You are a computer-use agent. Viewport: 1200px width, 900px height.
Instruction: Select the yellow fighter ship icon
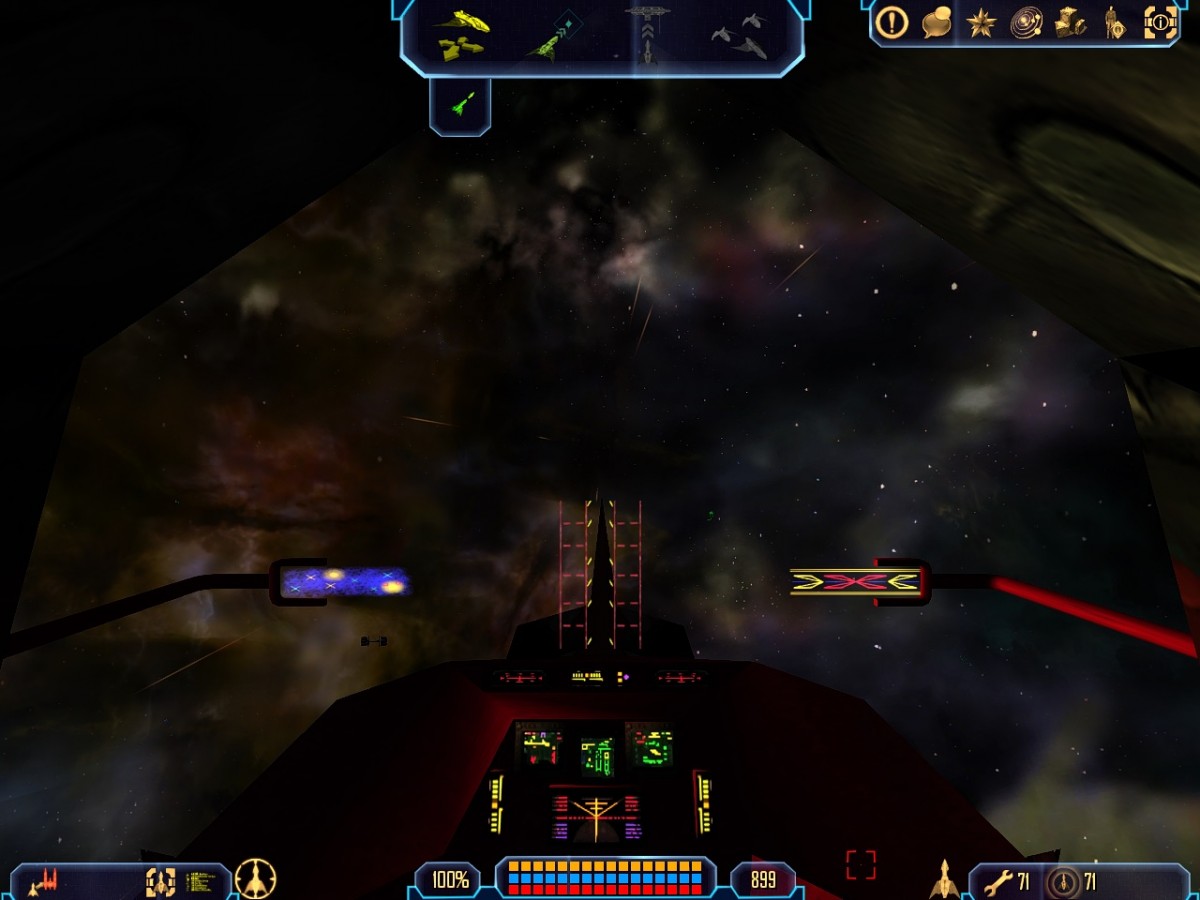461,20
